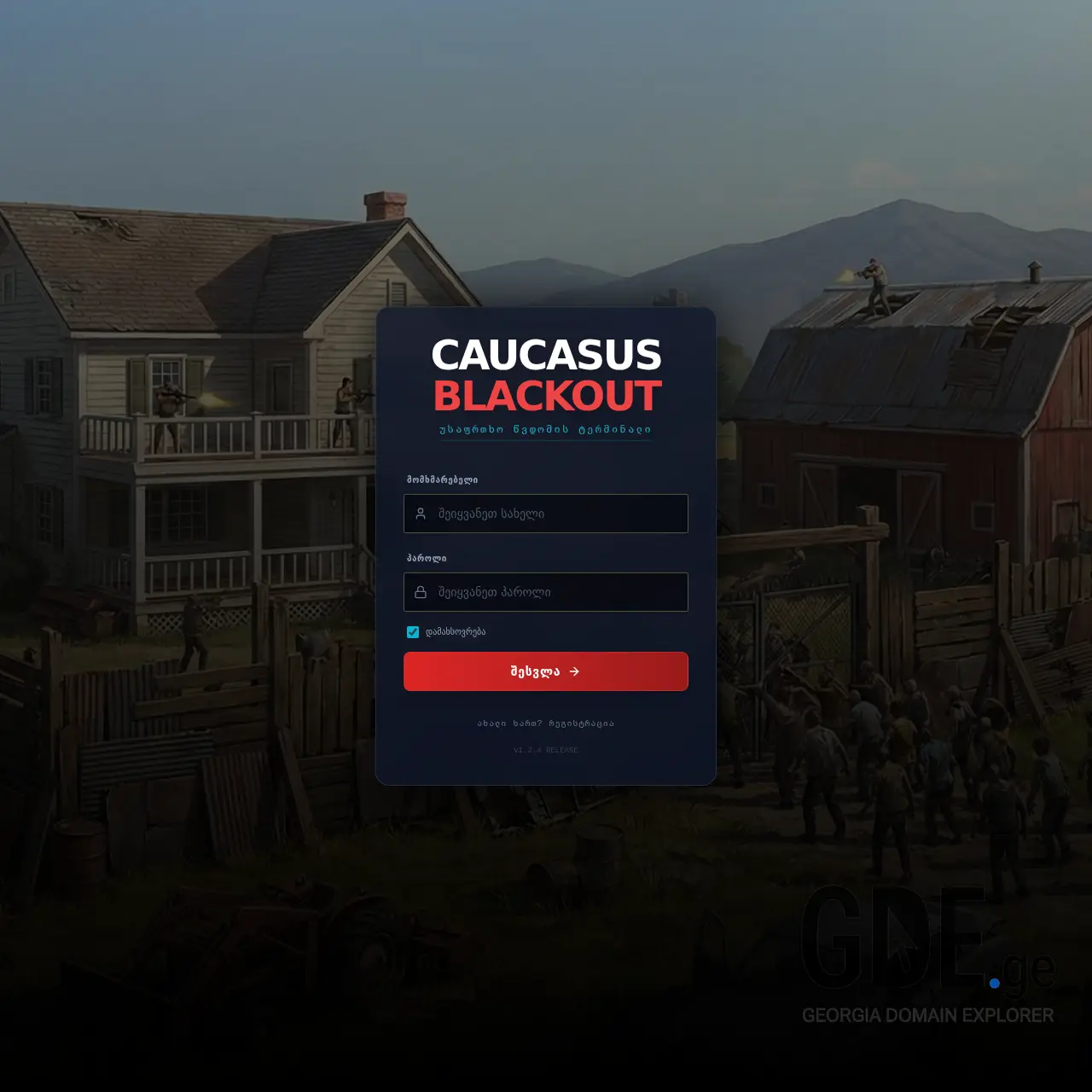Click the user icon in the username field
The image size is (1092, 1092).
421,514
